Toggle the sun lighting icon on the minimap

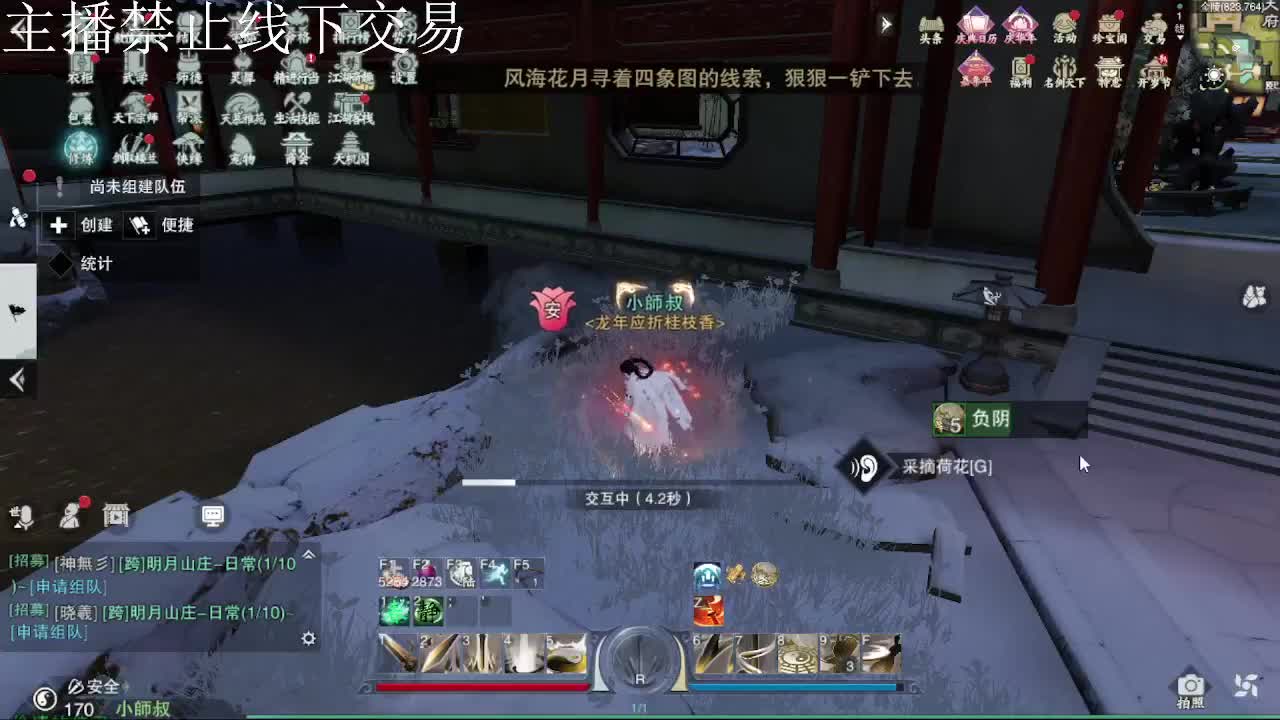(x=1214, y=74)
